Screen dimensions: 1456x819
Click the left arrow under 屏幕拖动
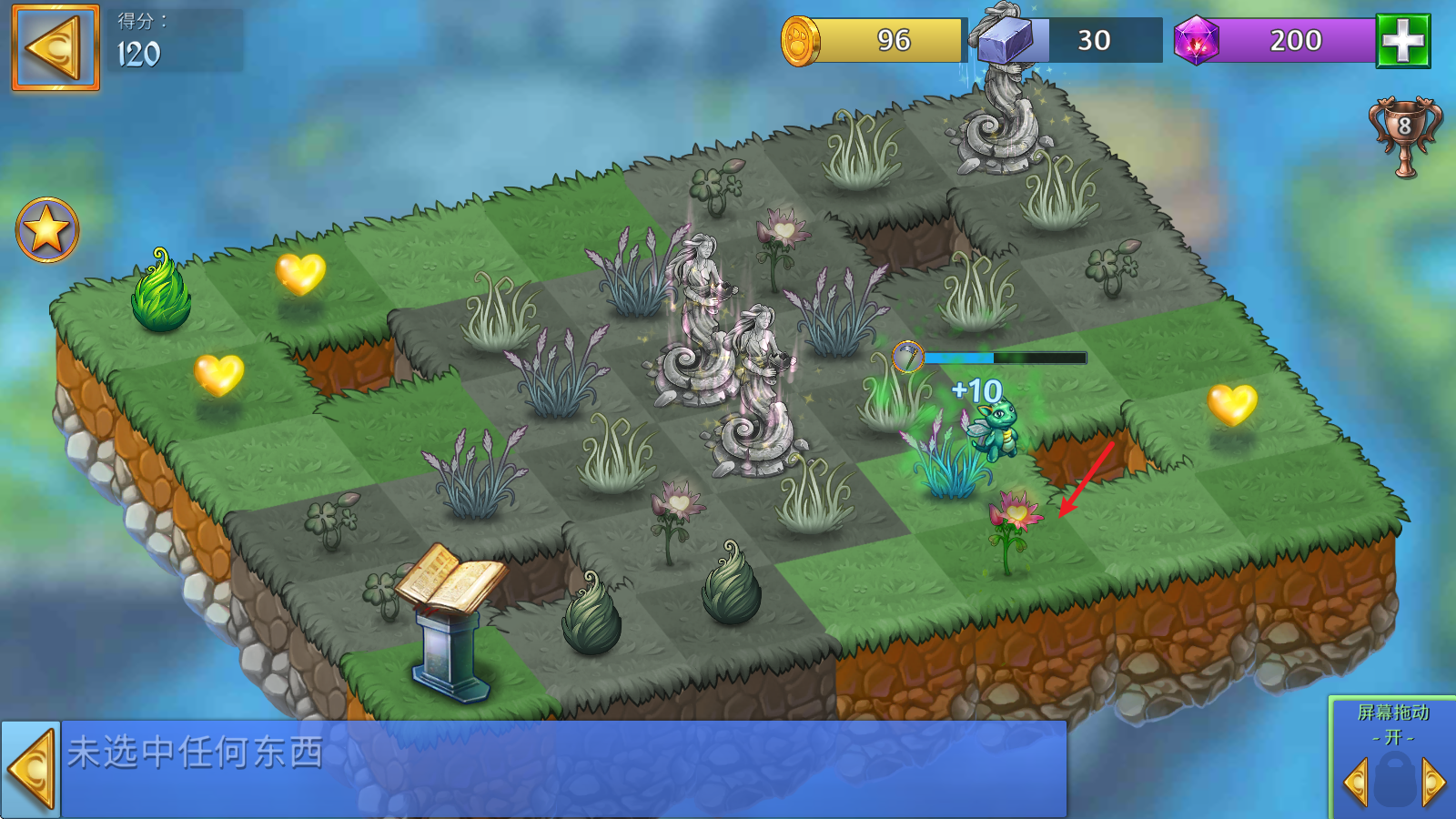coord(1356,782)
